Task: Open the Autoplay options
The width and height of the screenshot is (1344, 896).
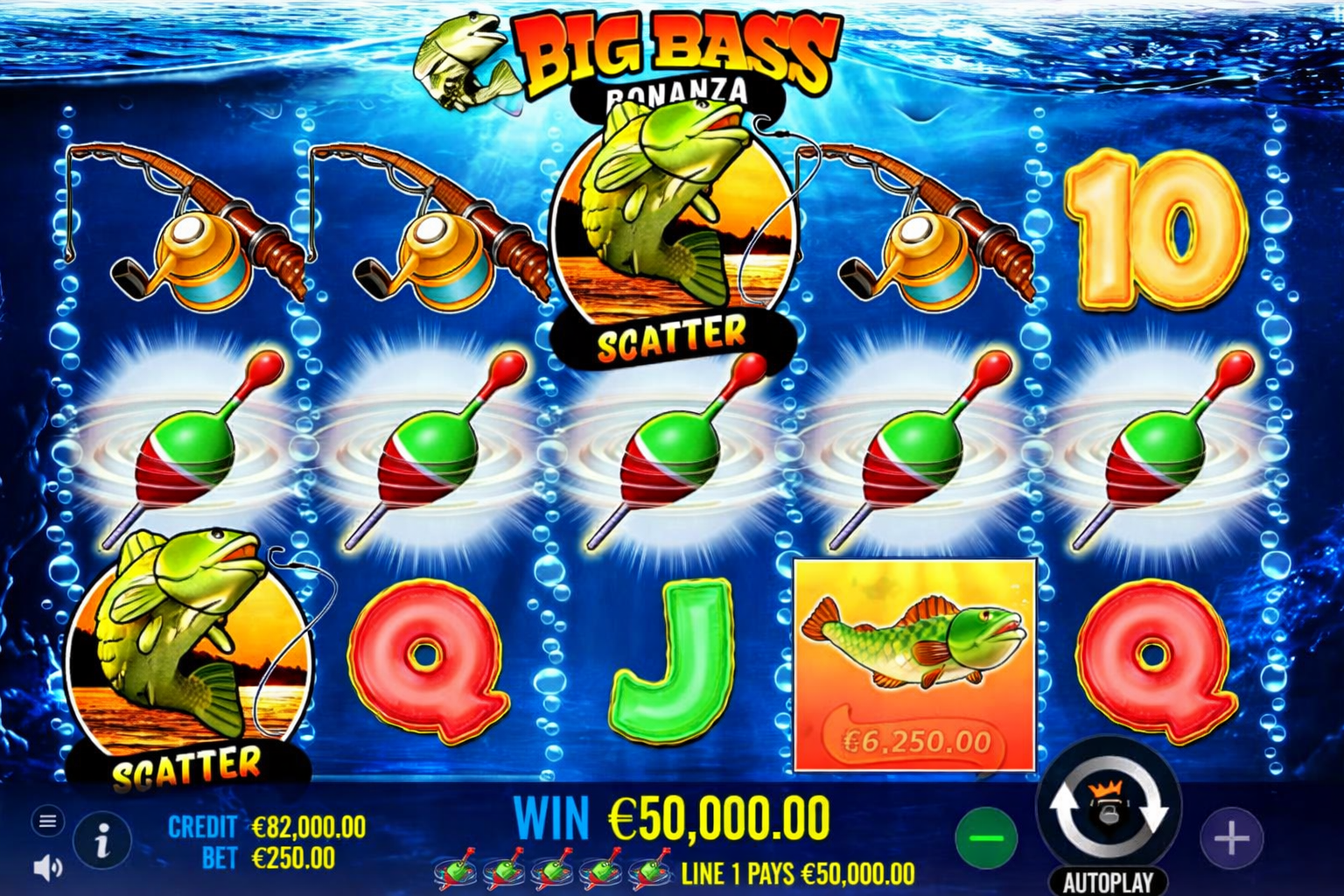Action: (x=1108, y=881)
